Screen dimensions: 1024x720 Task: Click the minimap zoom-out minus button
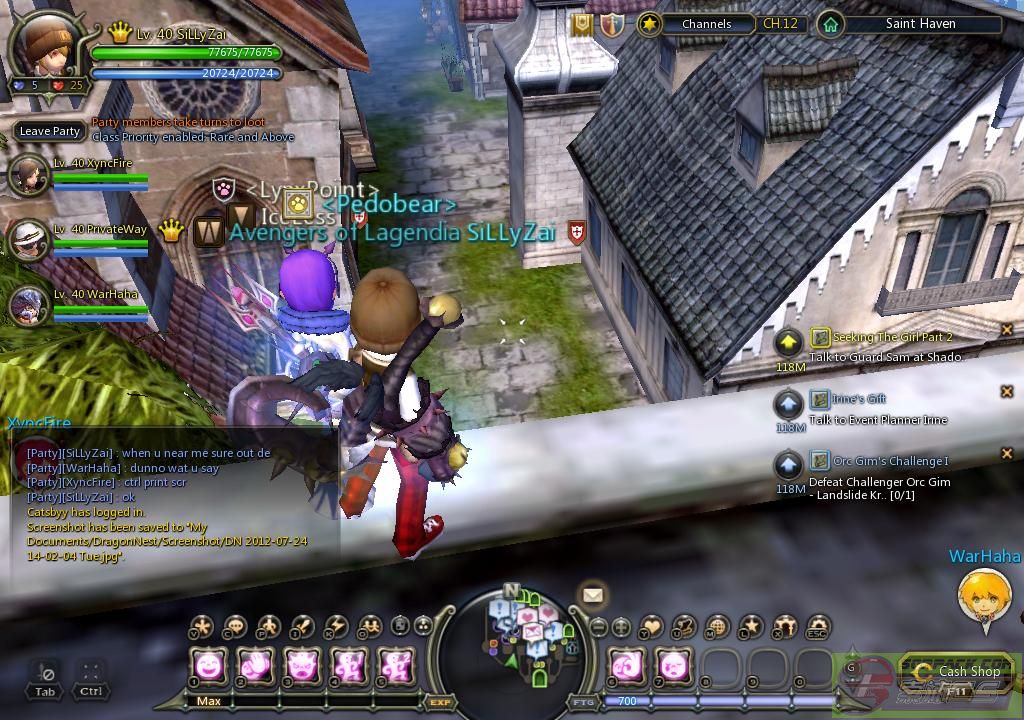click(x=598, y=627)
